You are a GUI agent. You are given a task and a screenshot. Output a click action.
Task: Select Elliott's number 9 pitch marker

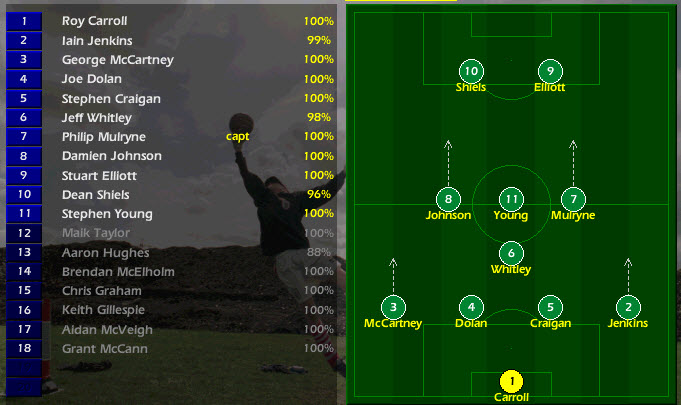click(549, 71)
